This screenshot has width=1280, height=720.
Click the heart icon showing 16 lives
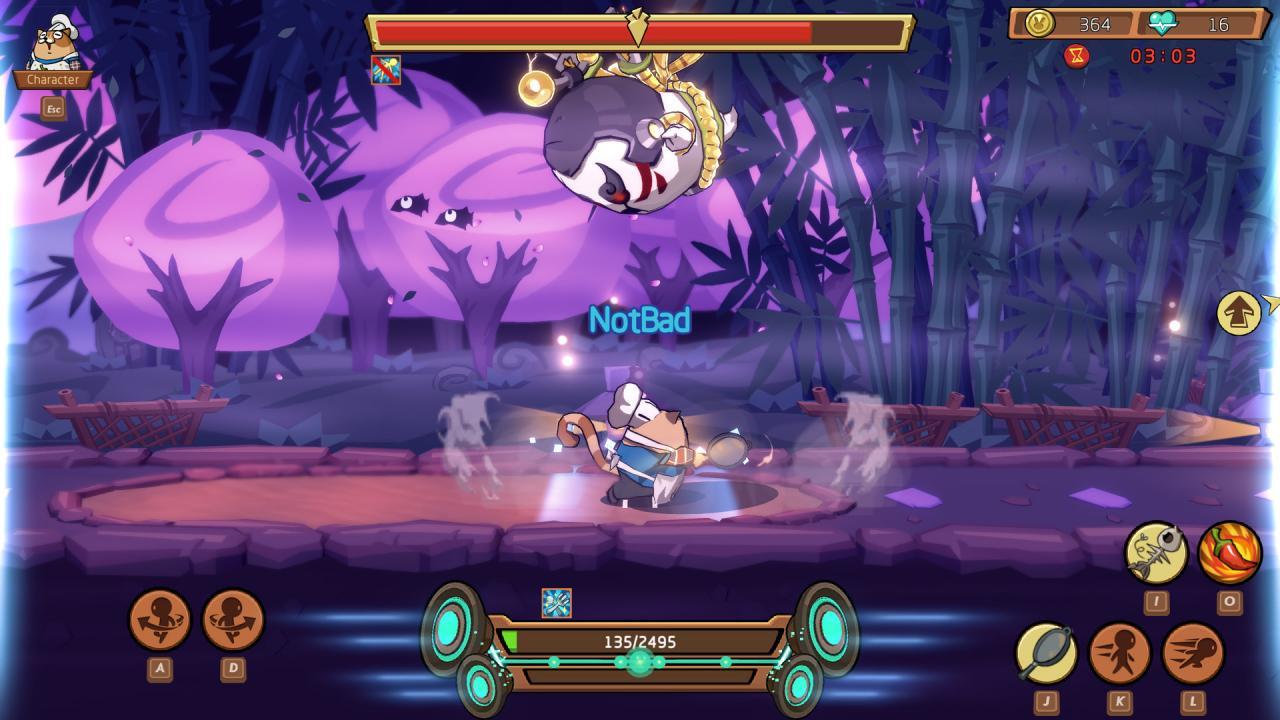(1162, 22)
